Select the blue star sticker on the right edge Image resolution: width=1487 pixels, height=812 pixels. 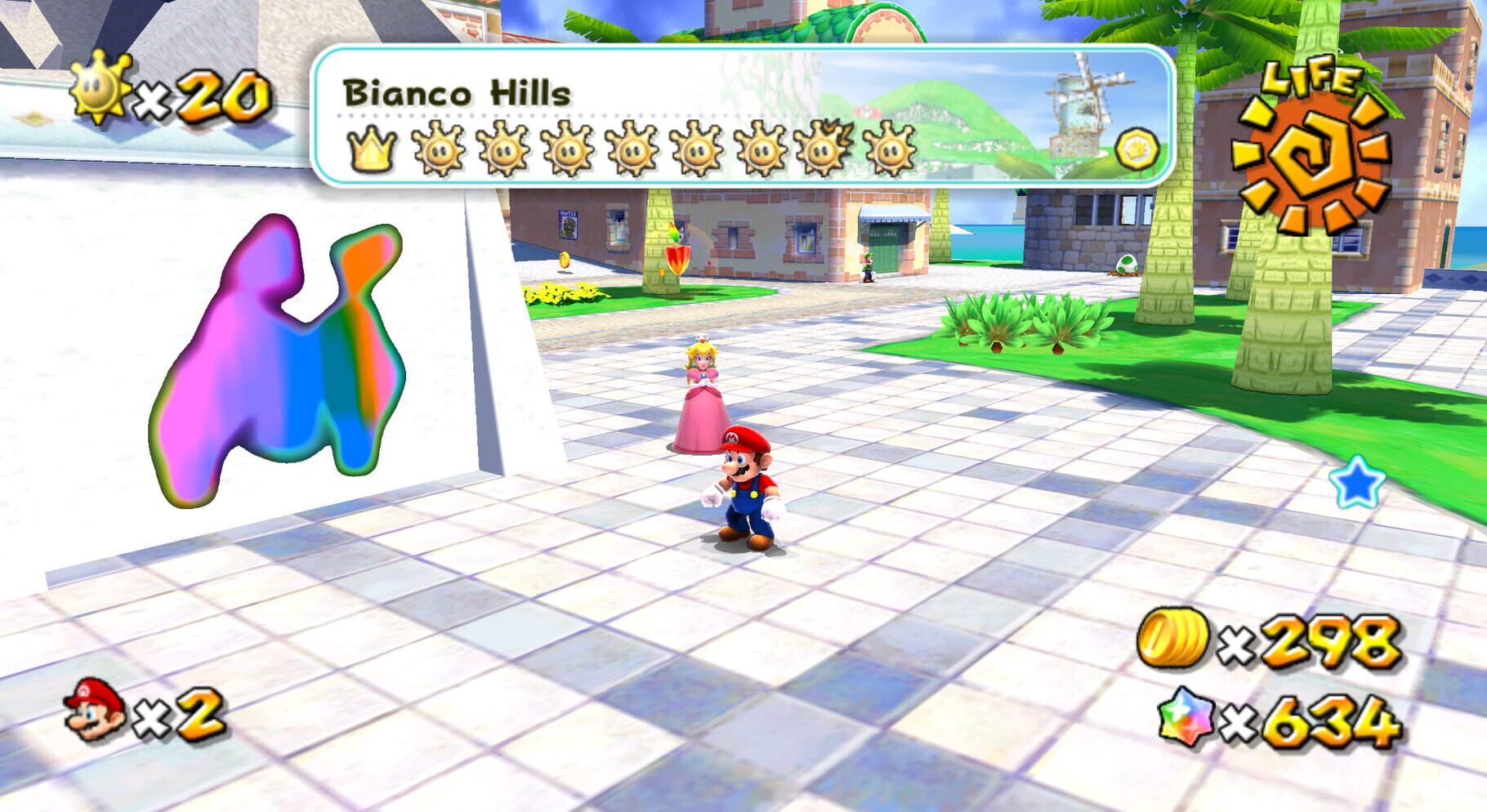pos(1358,482)
